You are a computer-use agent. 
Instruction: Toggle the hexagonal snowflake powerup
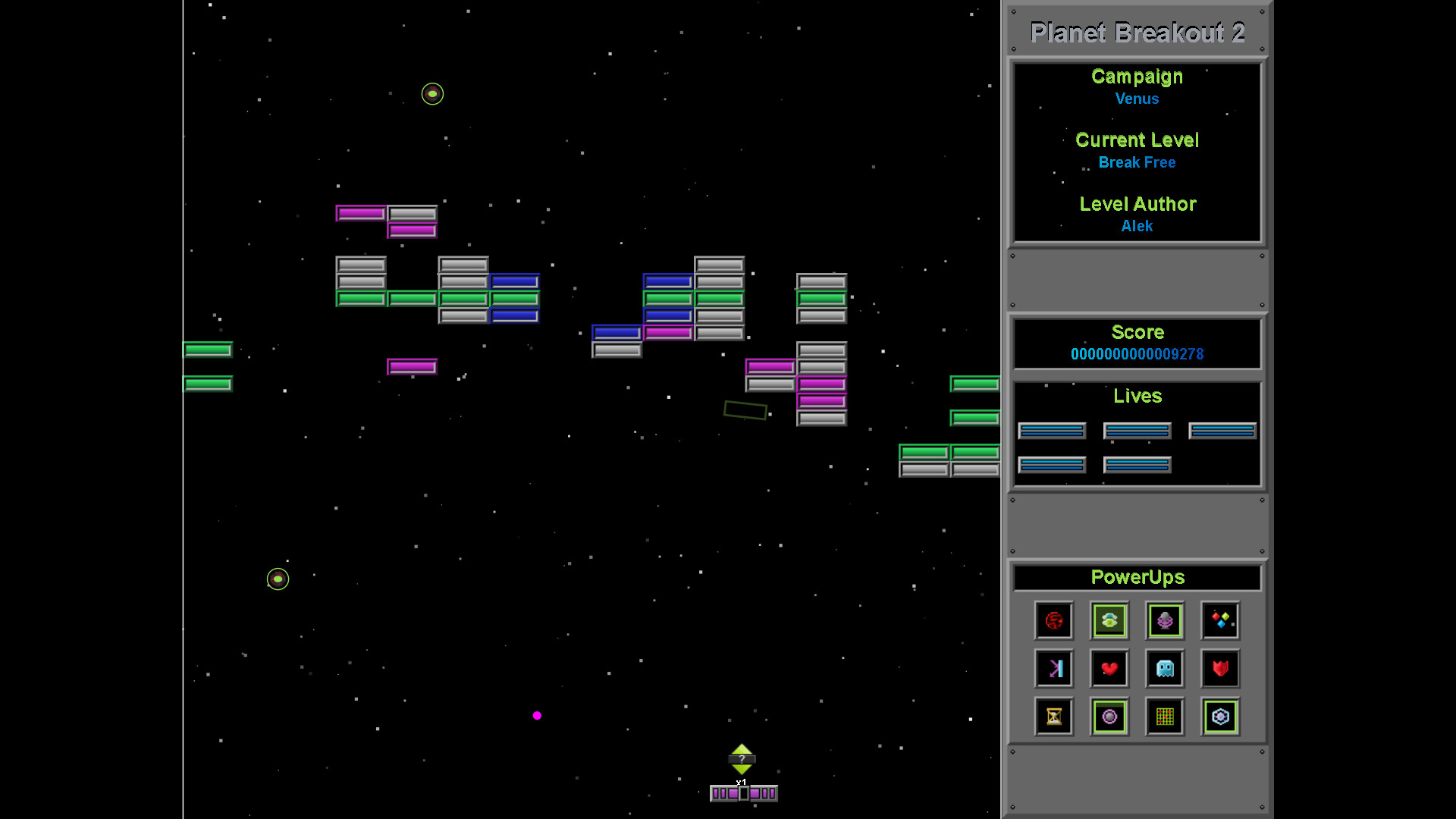(x=1220, y=717)
